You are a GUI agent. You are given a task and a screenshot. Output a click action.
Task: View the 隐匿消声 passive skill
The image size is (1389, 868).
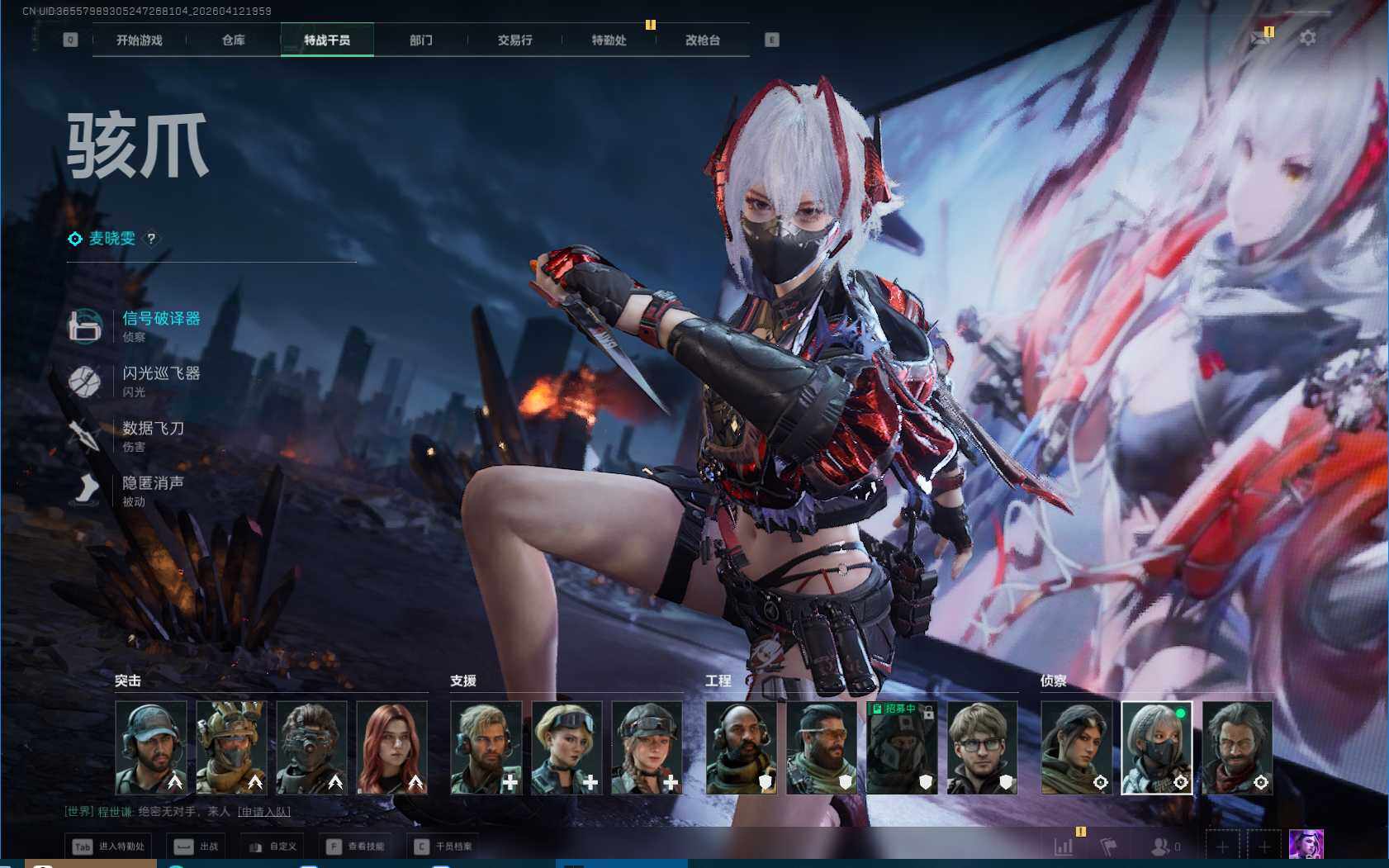click(x=153, y=484)
